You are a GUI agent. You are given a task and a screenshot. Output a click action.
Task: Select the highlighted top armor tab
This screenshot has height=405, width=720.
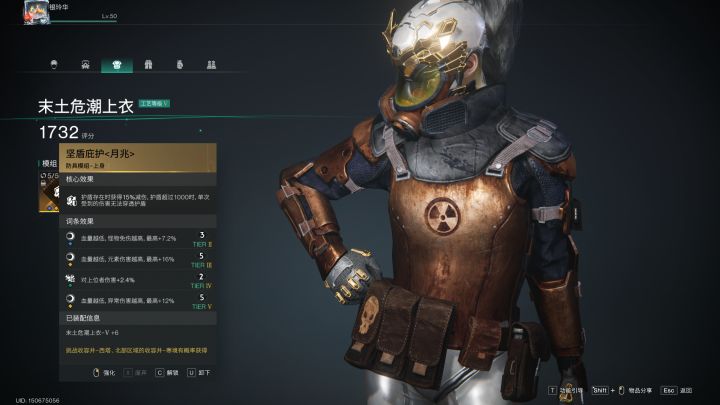(x=116, y=65)
